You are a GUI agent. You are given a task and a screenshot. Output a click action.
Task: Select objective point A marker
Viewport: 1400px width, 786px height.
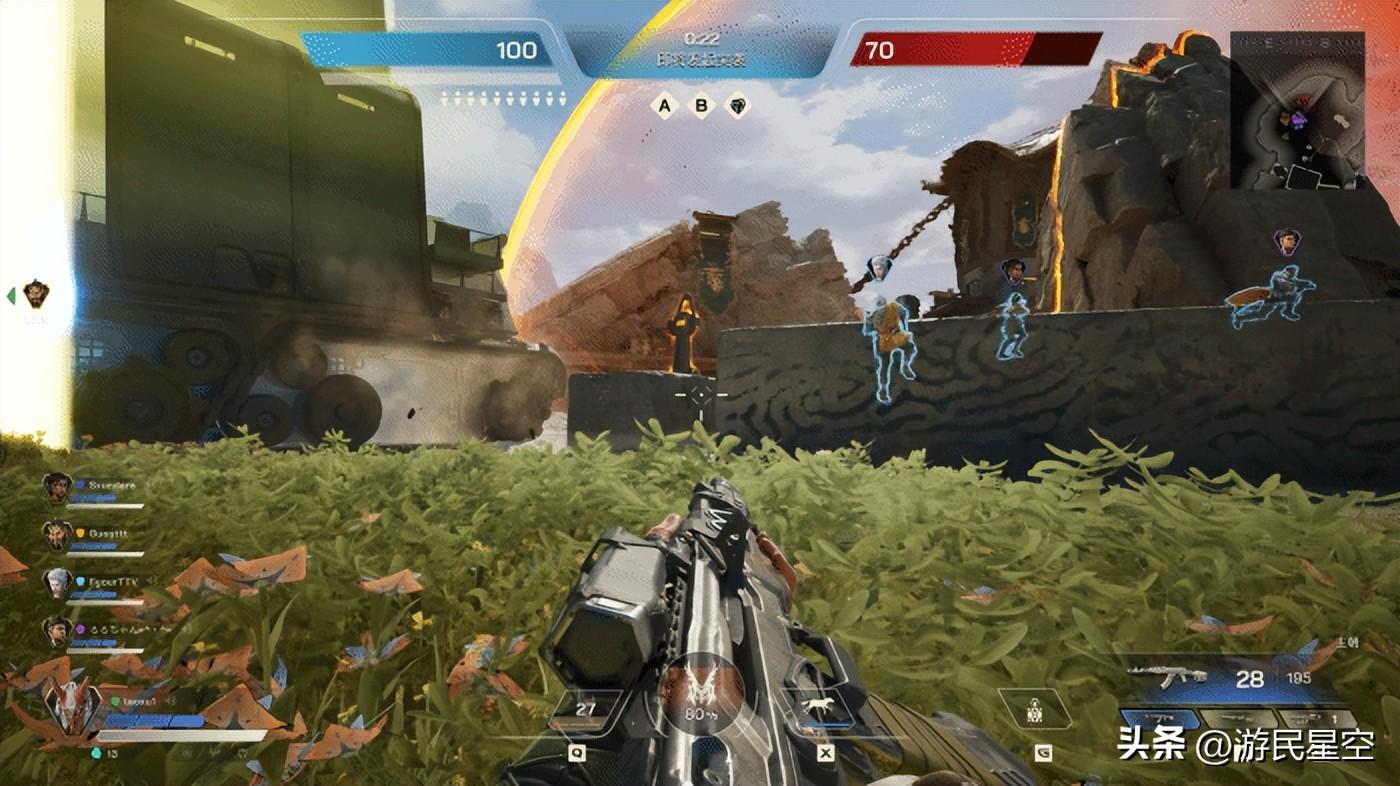point(664,105)
